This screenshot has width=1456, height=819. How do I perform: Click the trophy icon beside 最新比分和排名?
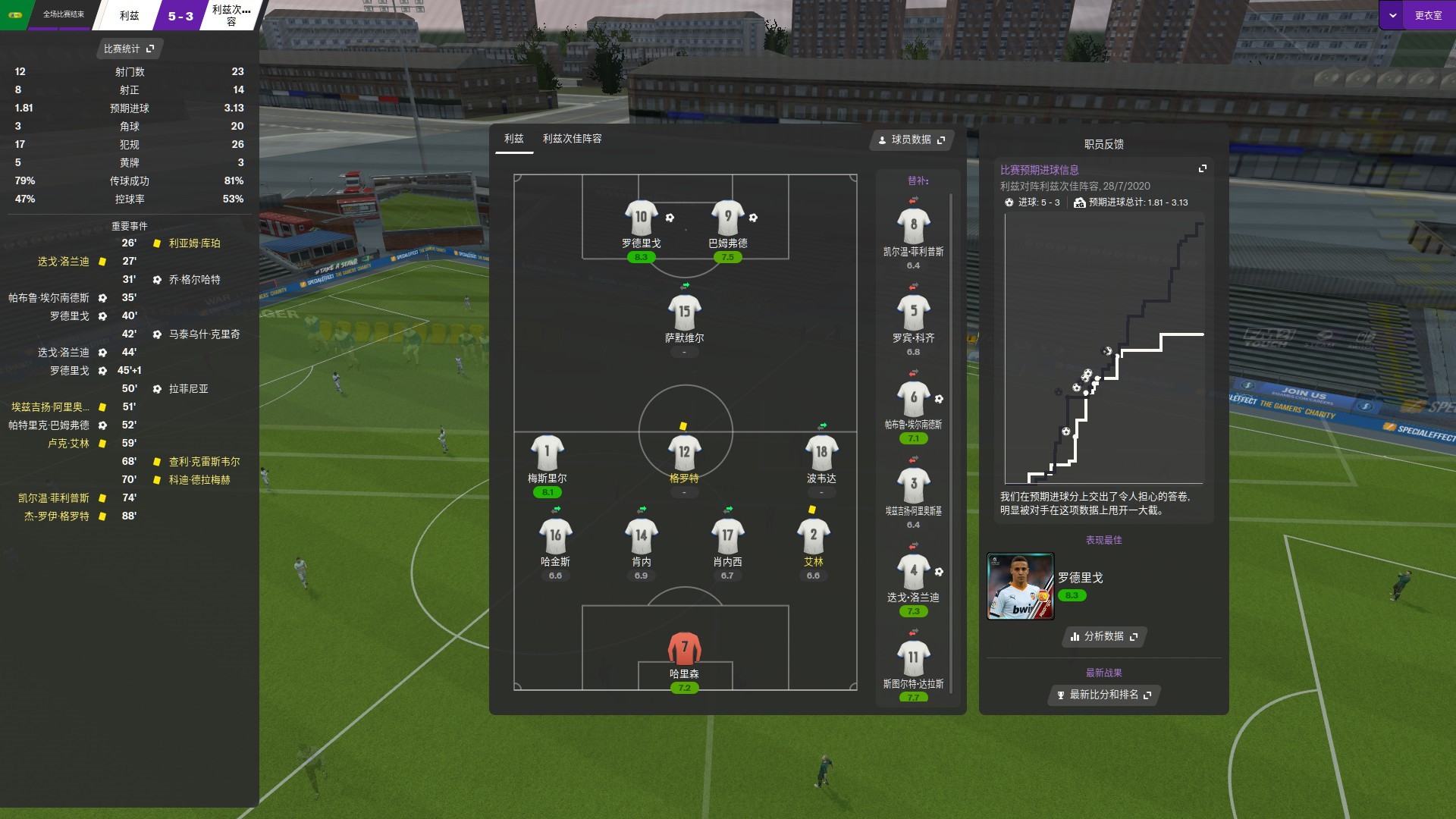pos(1060,695)
